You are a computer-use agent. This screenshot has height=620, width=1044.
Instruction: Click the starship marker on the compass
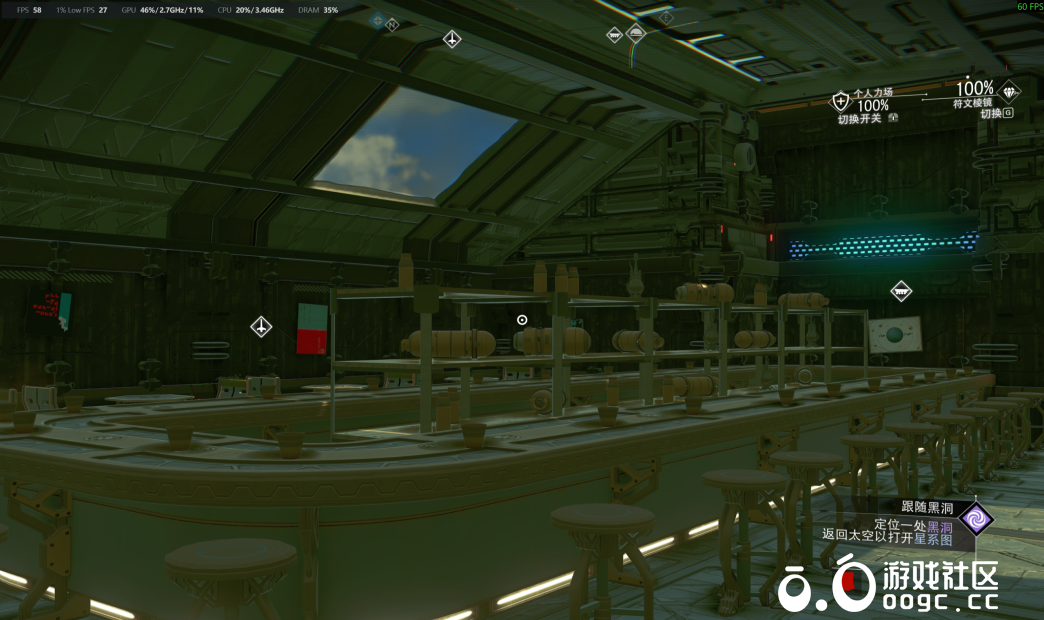pos(452,39)
